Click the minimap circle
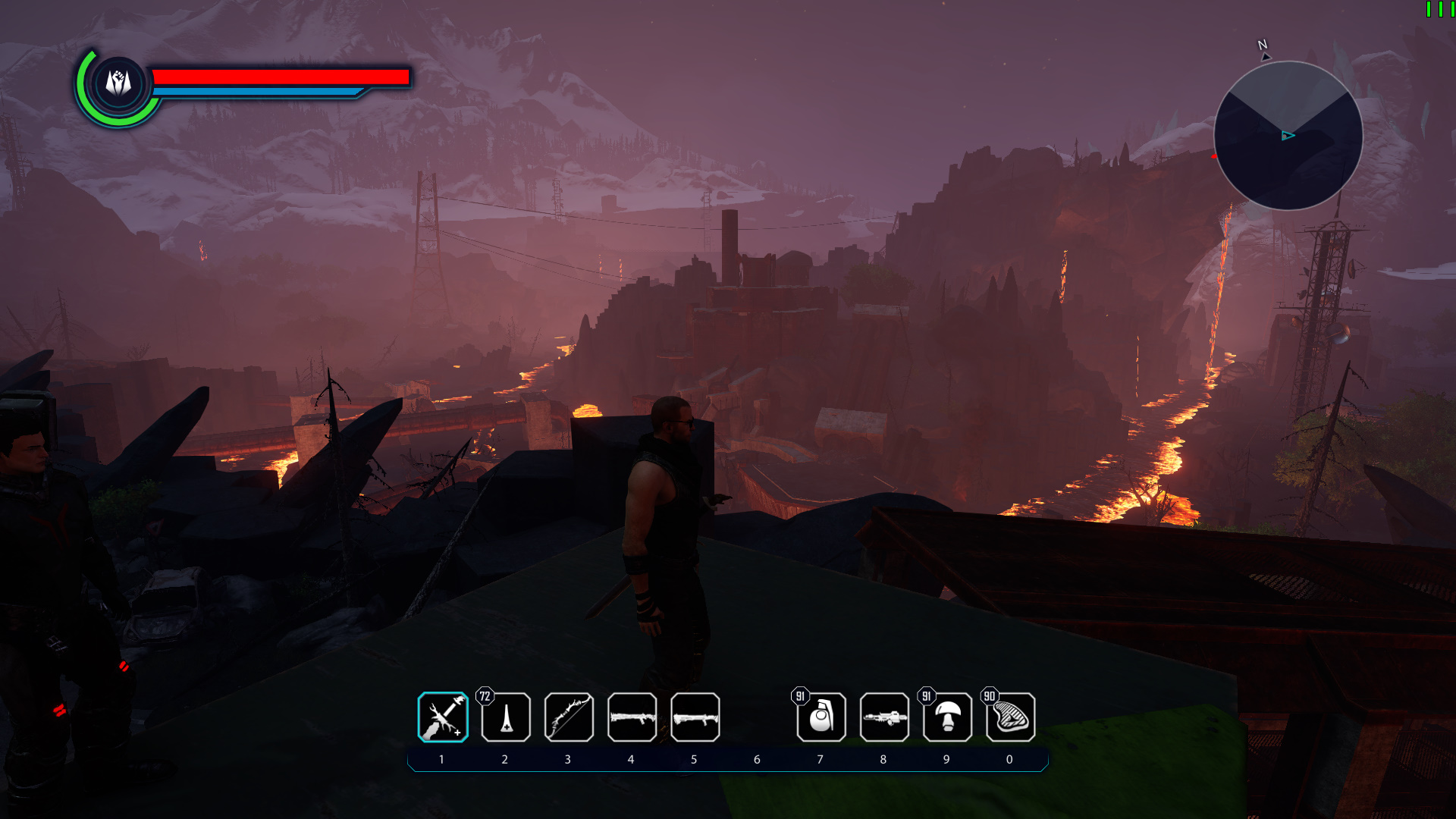This screenshot has height=819, width=1456. [x=1289, y=135]
